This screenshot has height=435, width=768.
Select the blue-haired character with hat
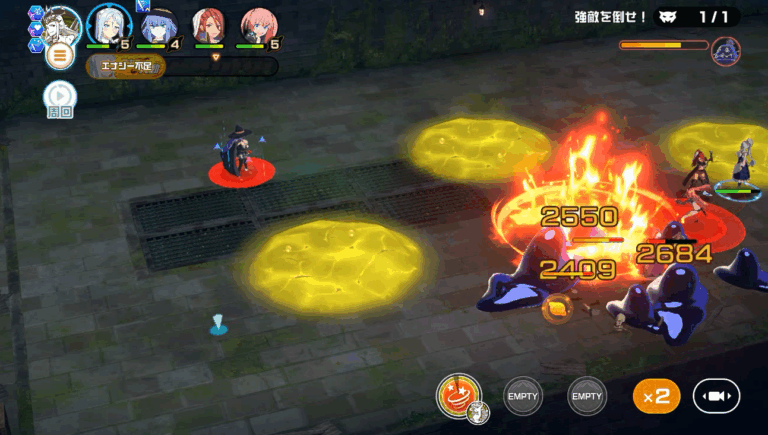[156, 25]
